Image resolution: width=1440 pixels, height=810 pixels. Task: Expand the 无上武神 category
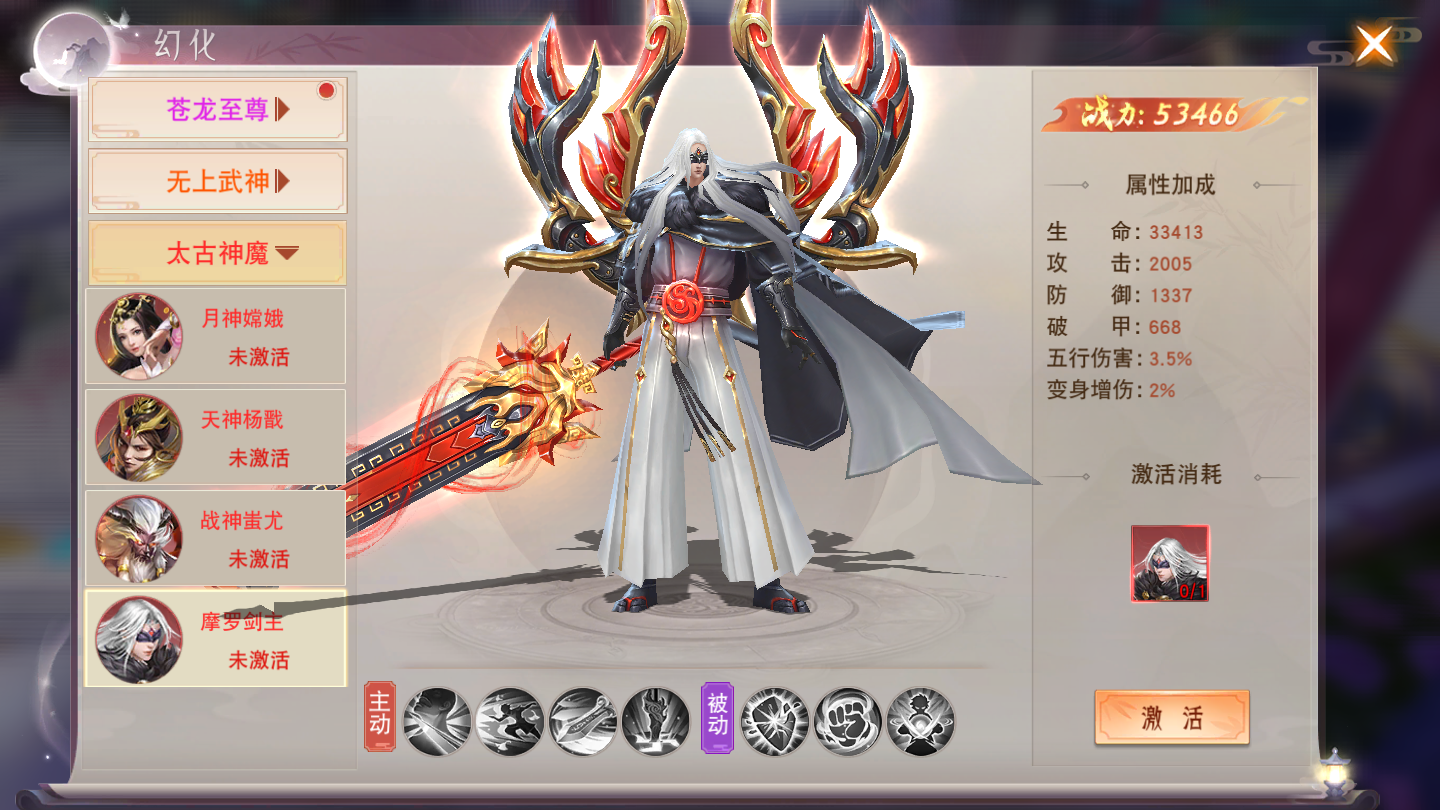217,181
